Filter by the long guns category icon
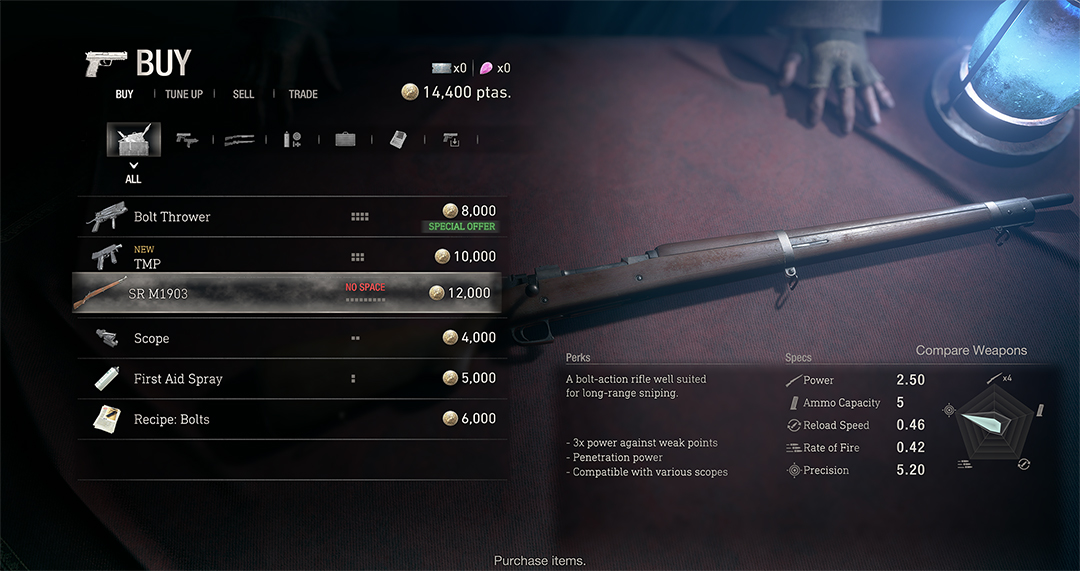1080x571 pixels. (x=239, y=140)
